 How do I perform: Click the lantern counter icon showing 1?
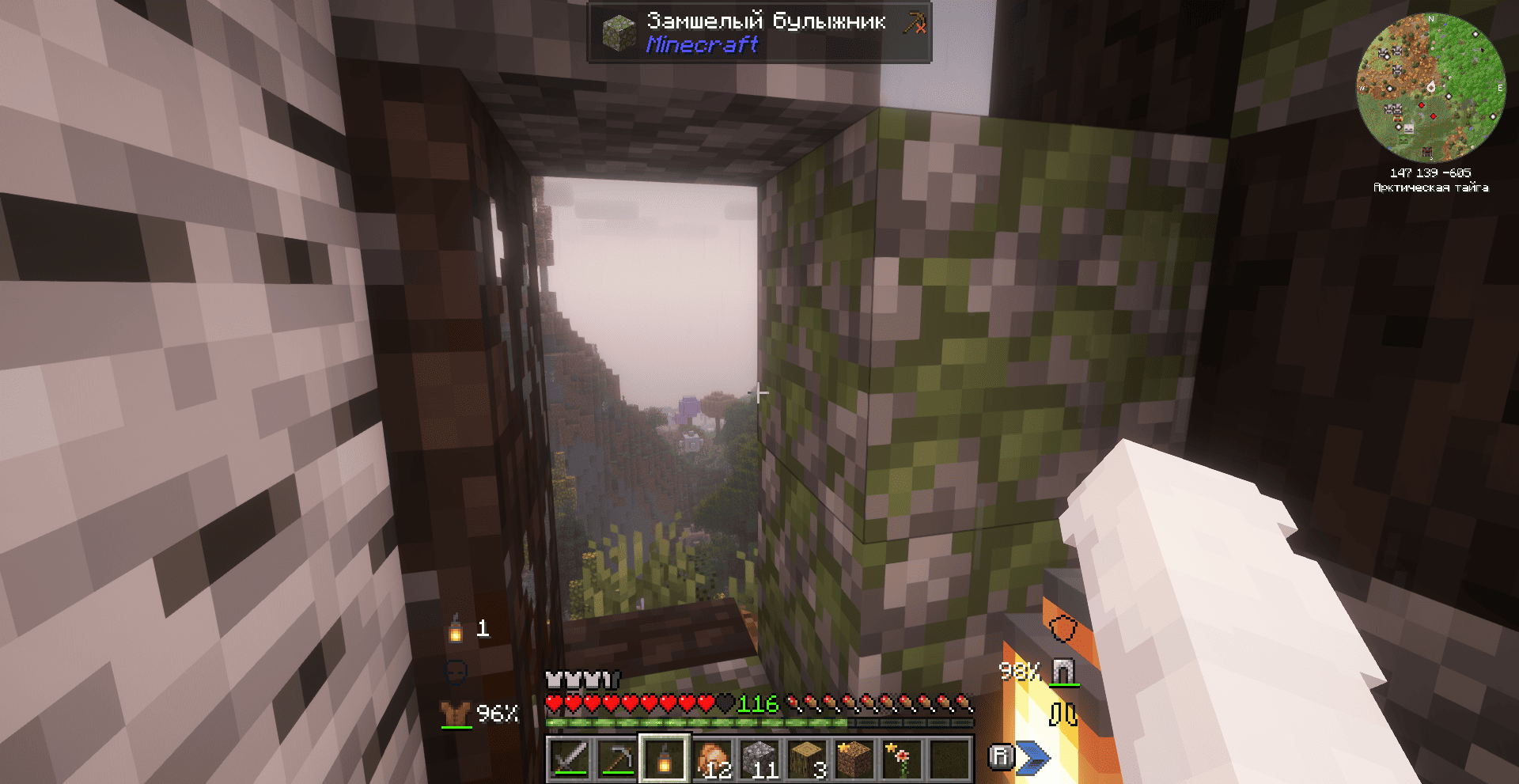point(456,631)
